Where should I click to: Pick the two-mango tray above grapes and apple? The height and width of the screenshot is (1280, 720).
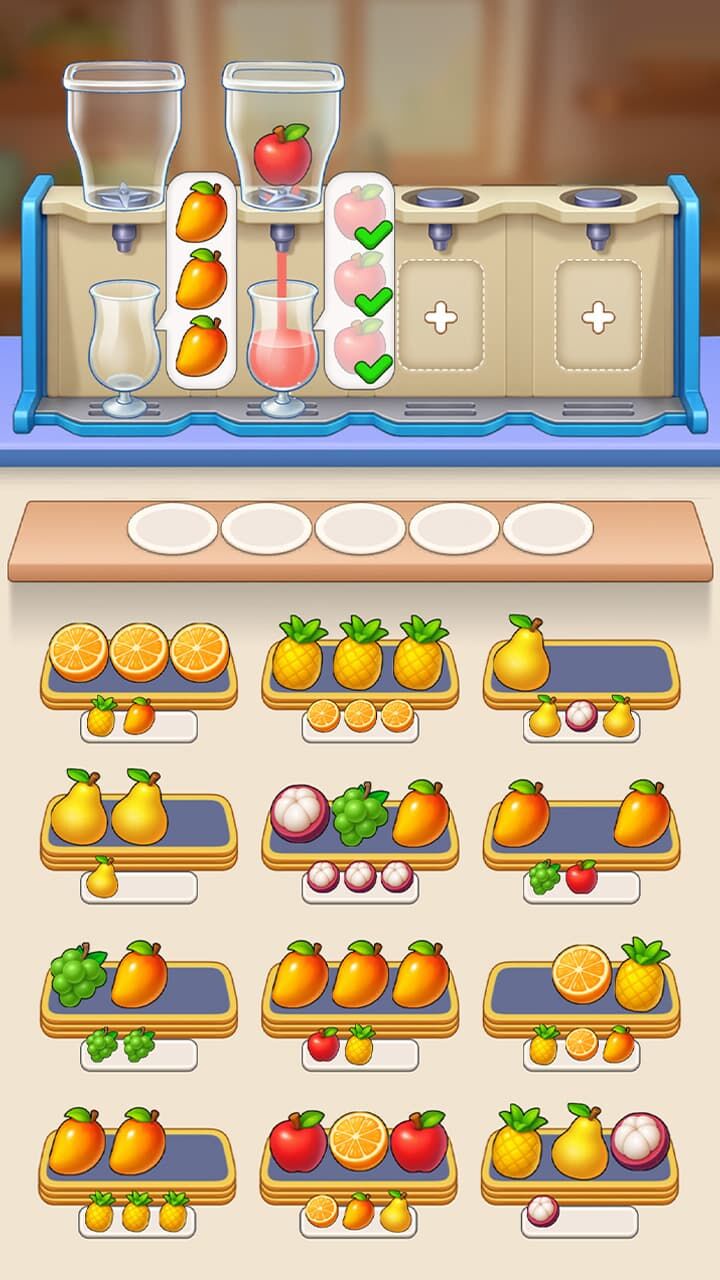(581, 822)
